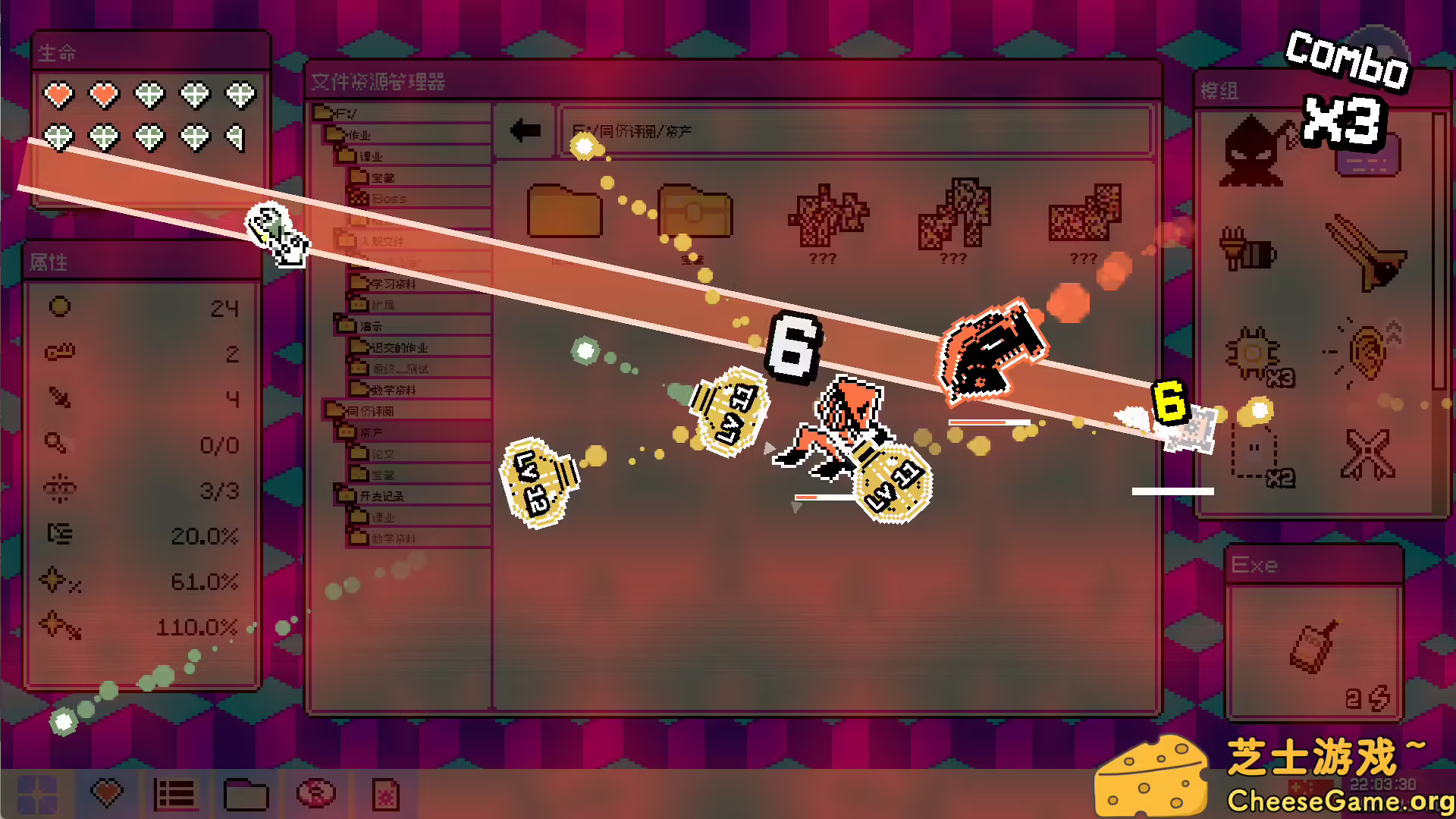The image size is (1456, 819).
Task: Expand the 作业 folder in the file tree
Action: click(x=356, y=133)
